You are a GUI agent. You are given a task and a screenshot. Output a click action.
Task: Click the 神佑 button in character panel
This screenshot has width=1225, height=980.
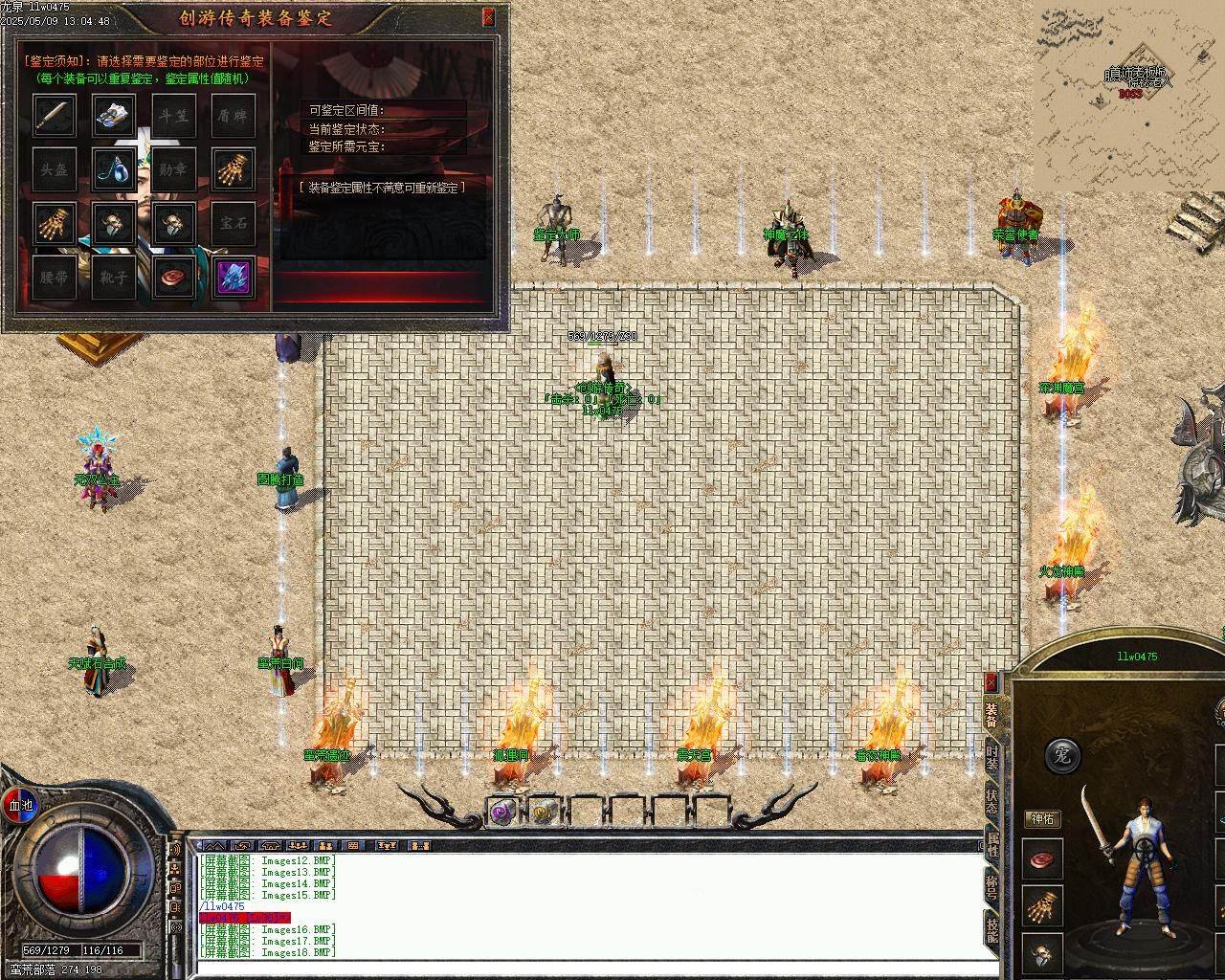1041,819
